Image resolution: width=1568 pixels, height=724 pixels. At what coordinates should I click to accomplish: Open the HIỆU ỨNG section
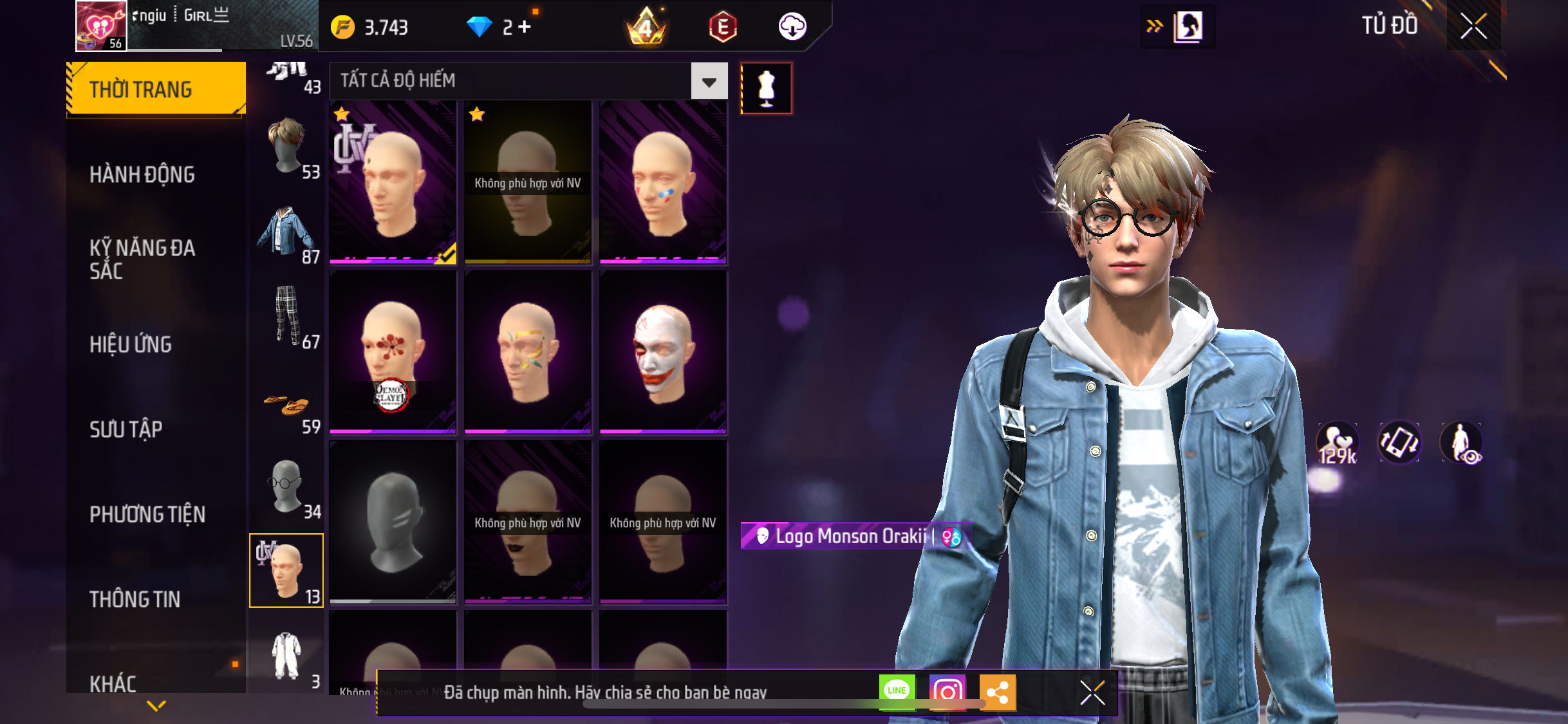131,344
